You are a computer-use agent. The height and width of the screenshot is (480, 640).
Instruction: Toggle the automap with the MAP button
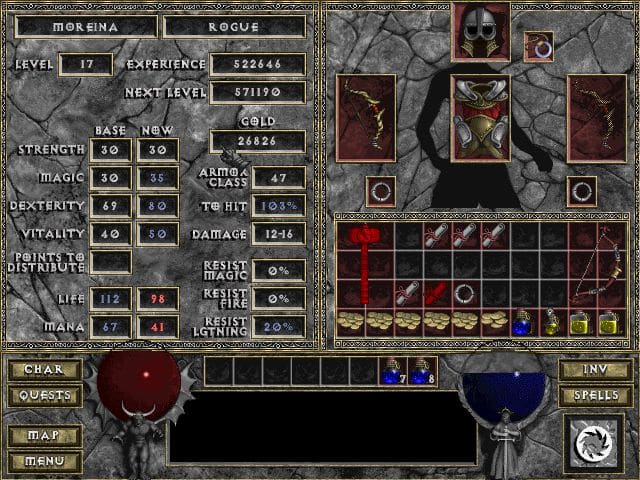44,436
